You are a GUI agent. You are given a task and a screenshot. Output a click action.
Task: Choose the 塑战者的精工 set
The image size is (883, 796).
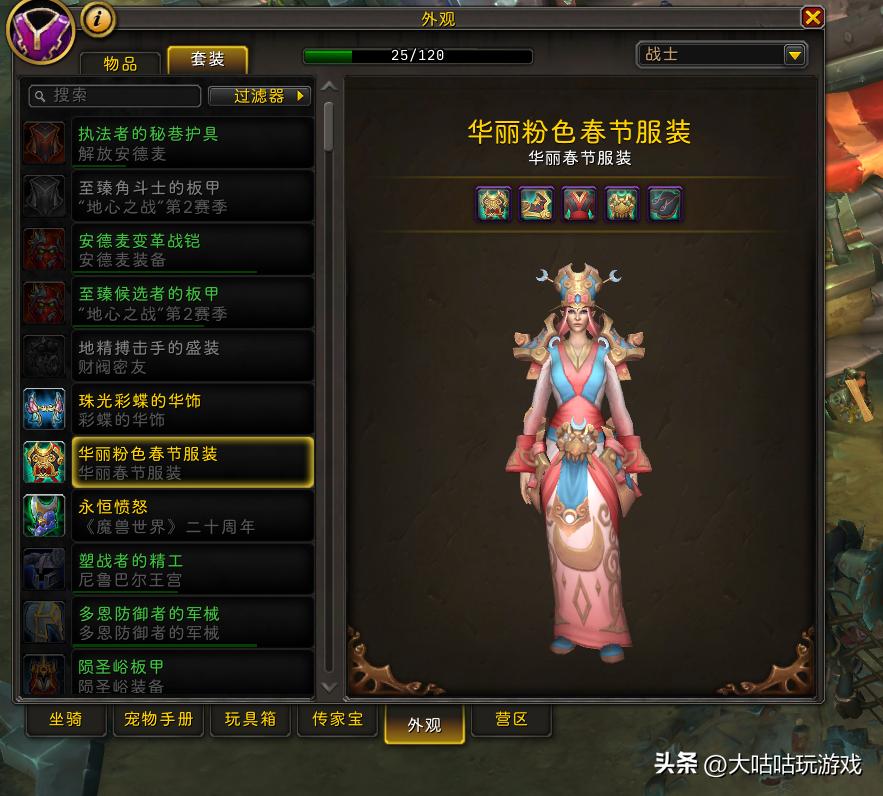point(168,569)
